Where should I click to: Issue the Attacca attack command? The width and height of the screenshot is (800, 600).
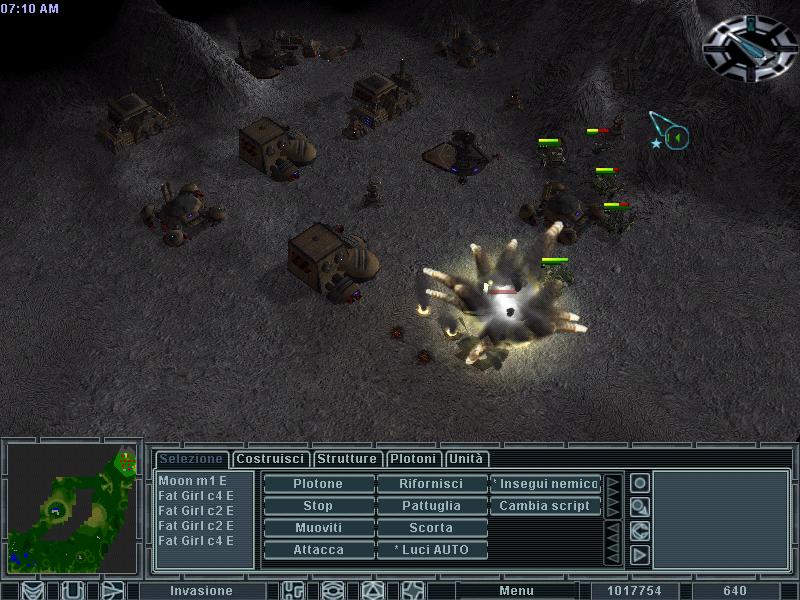point(318,550)
